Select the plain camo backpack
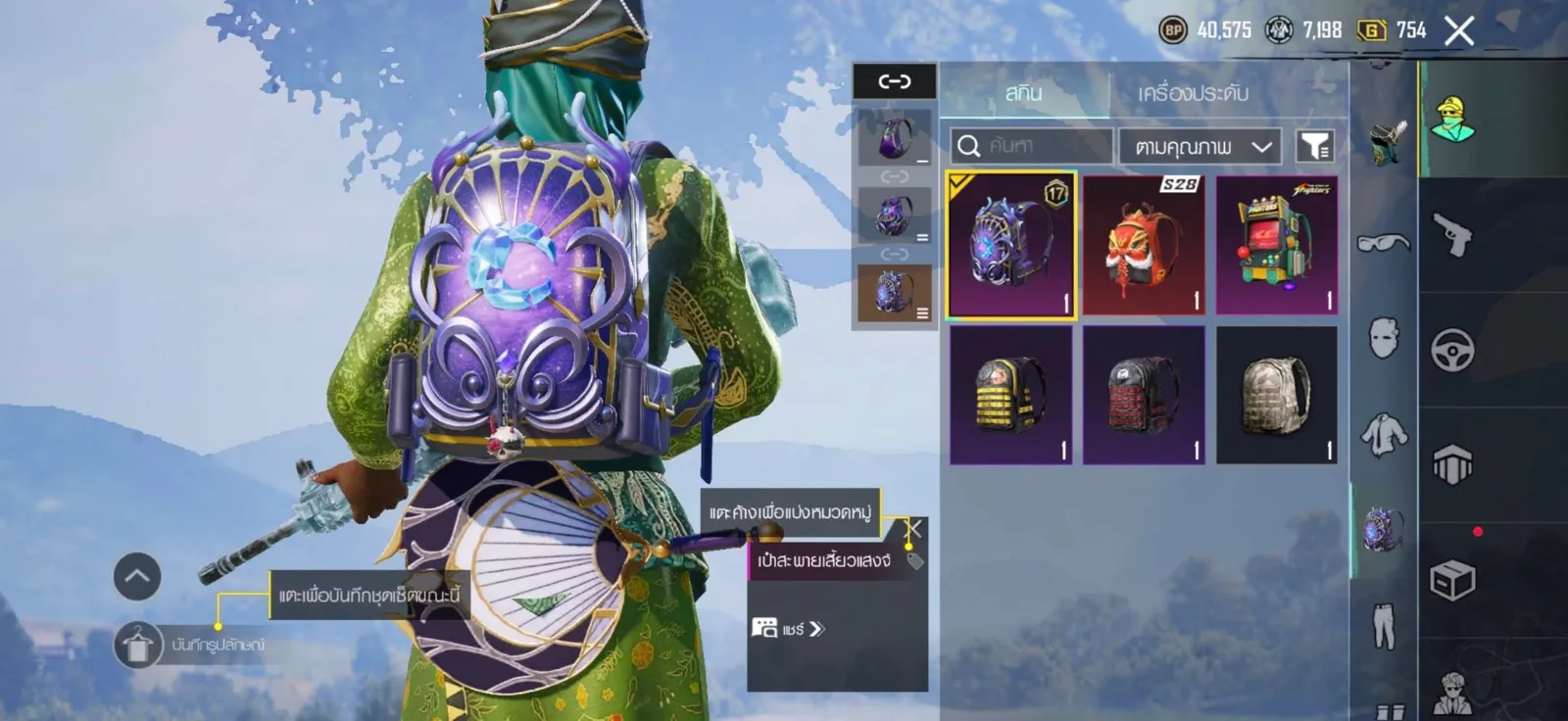 [1277, 395]
